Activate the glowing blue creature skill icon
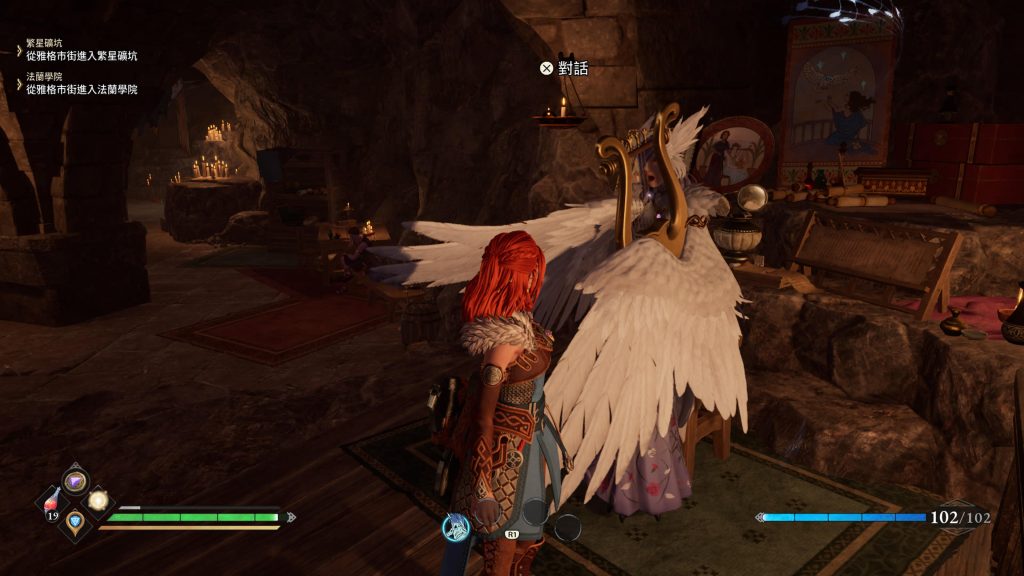 coord(456,525)
